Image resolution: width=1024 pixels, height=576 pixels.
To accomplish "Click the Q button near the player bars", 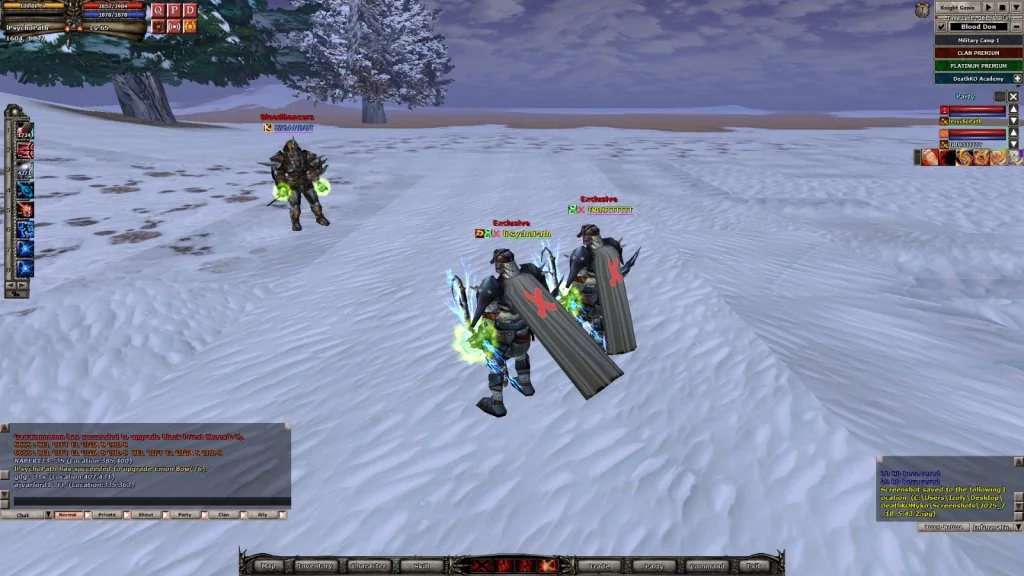I will coord(157,9).
